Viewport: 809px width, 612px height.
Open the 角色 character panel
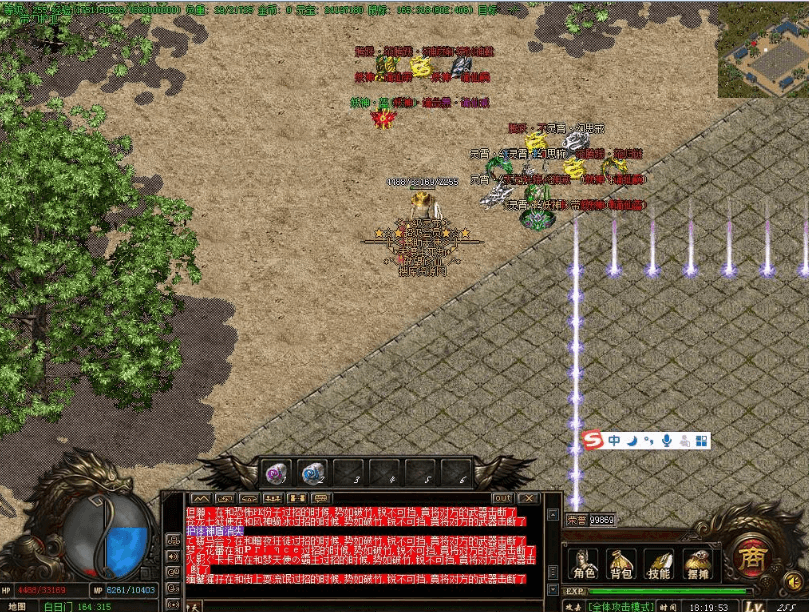pyautogui.click(x=583, y=565)
